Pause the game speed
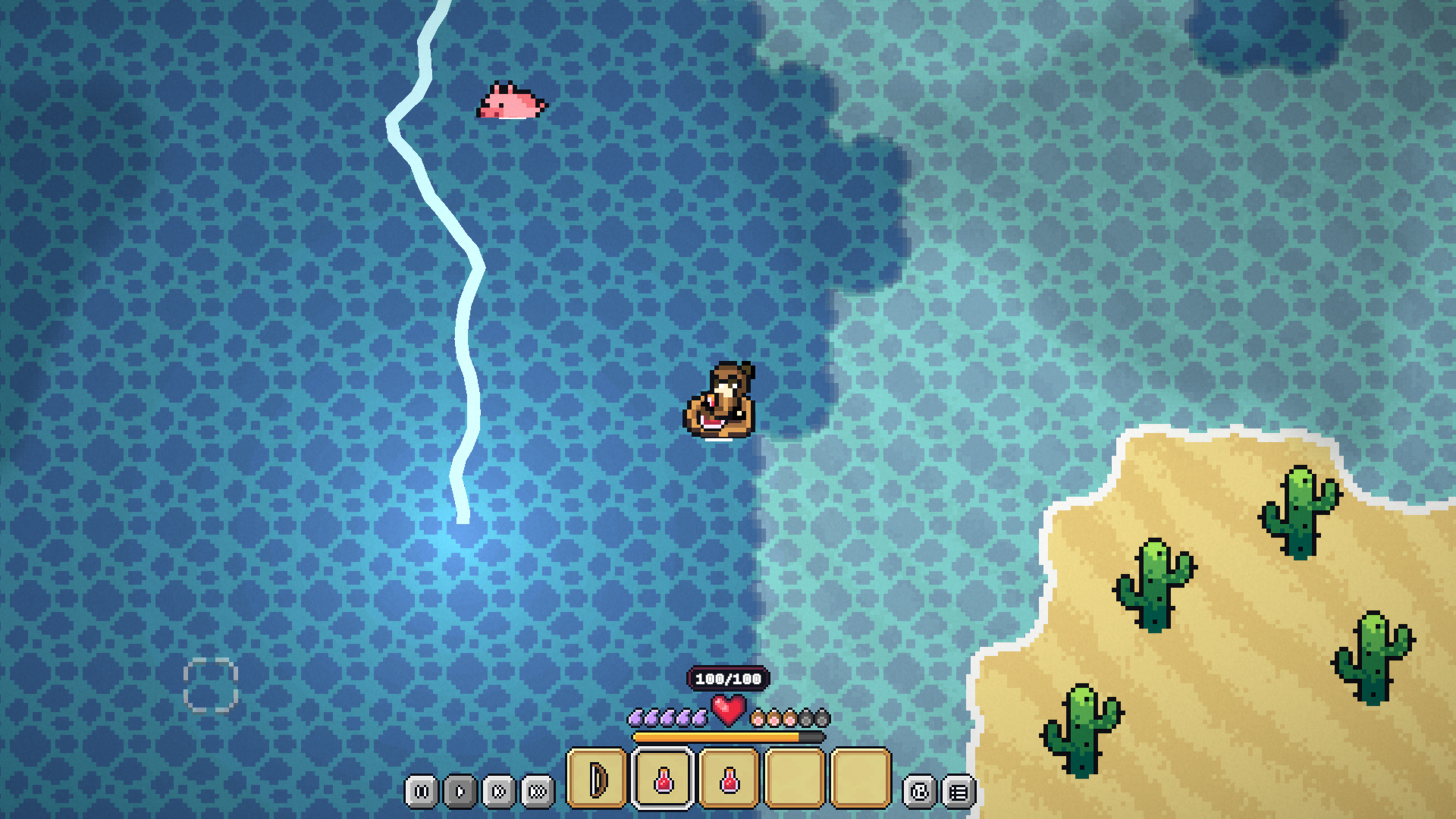The width and height of the screenshot is (1456, 819). [422, 792]
